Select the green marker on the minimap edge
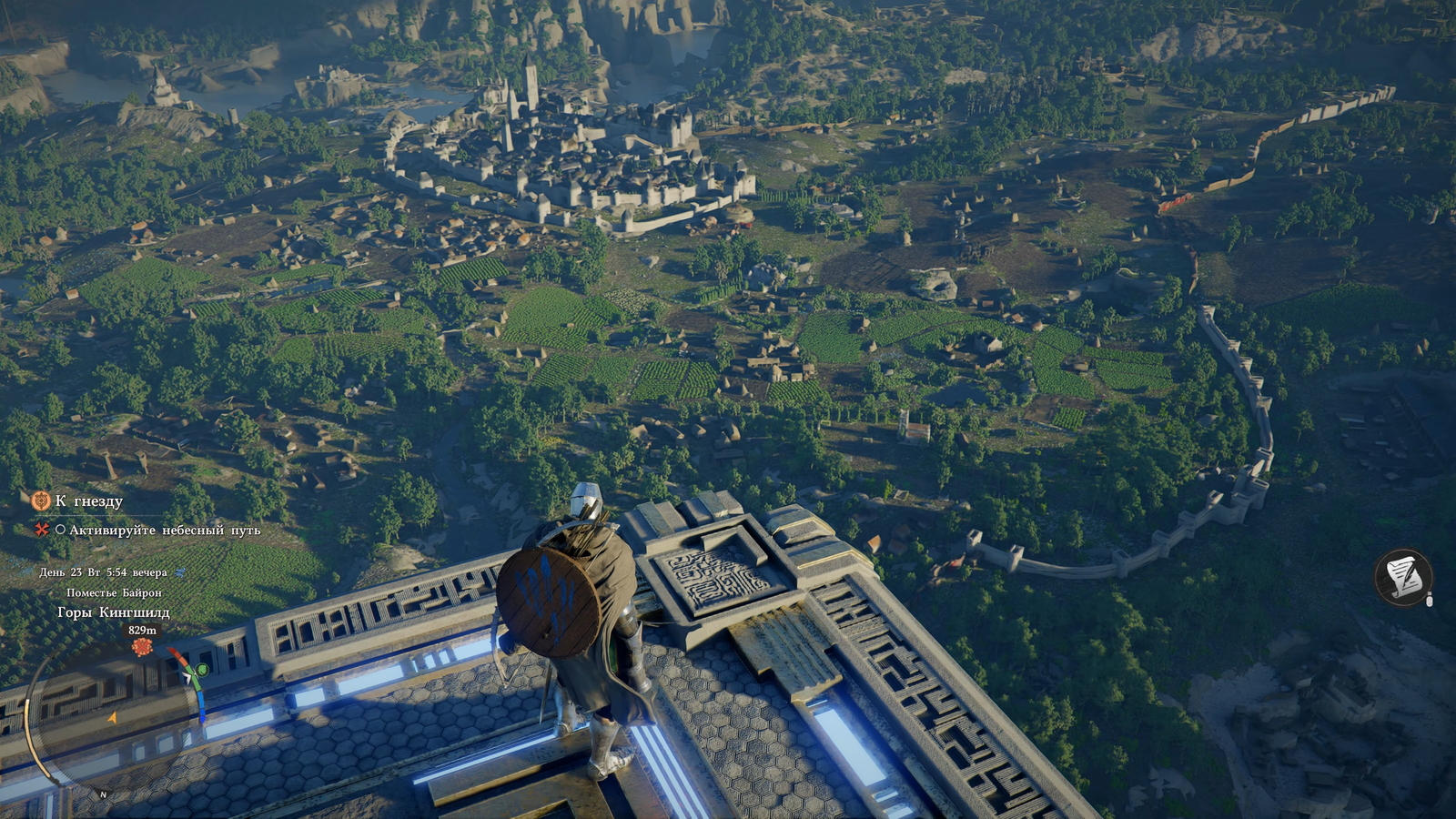This screenshot has height=819, width=1456. point(202,671)
